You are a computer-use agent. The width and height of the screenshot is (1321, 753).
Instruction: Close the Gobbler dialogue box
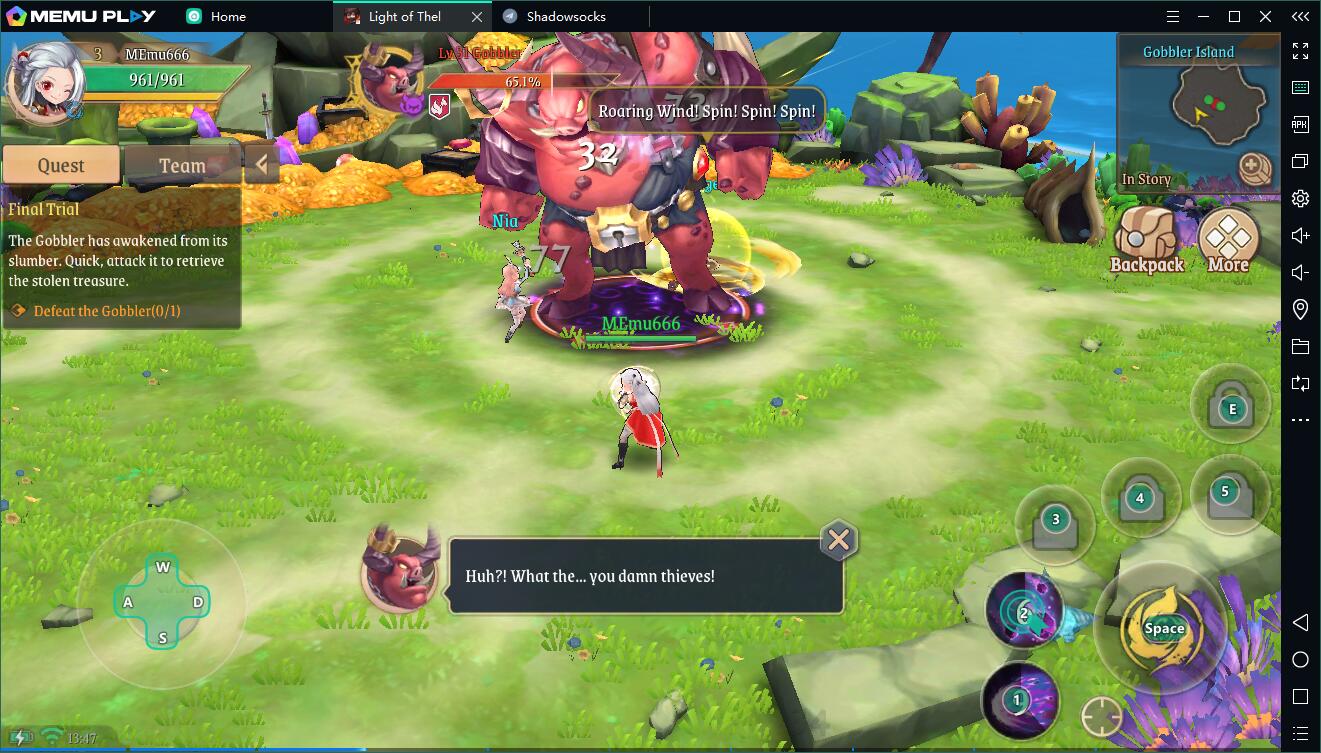[838, 541]
